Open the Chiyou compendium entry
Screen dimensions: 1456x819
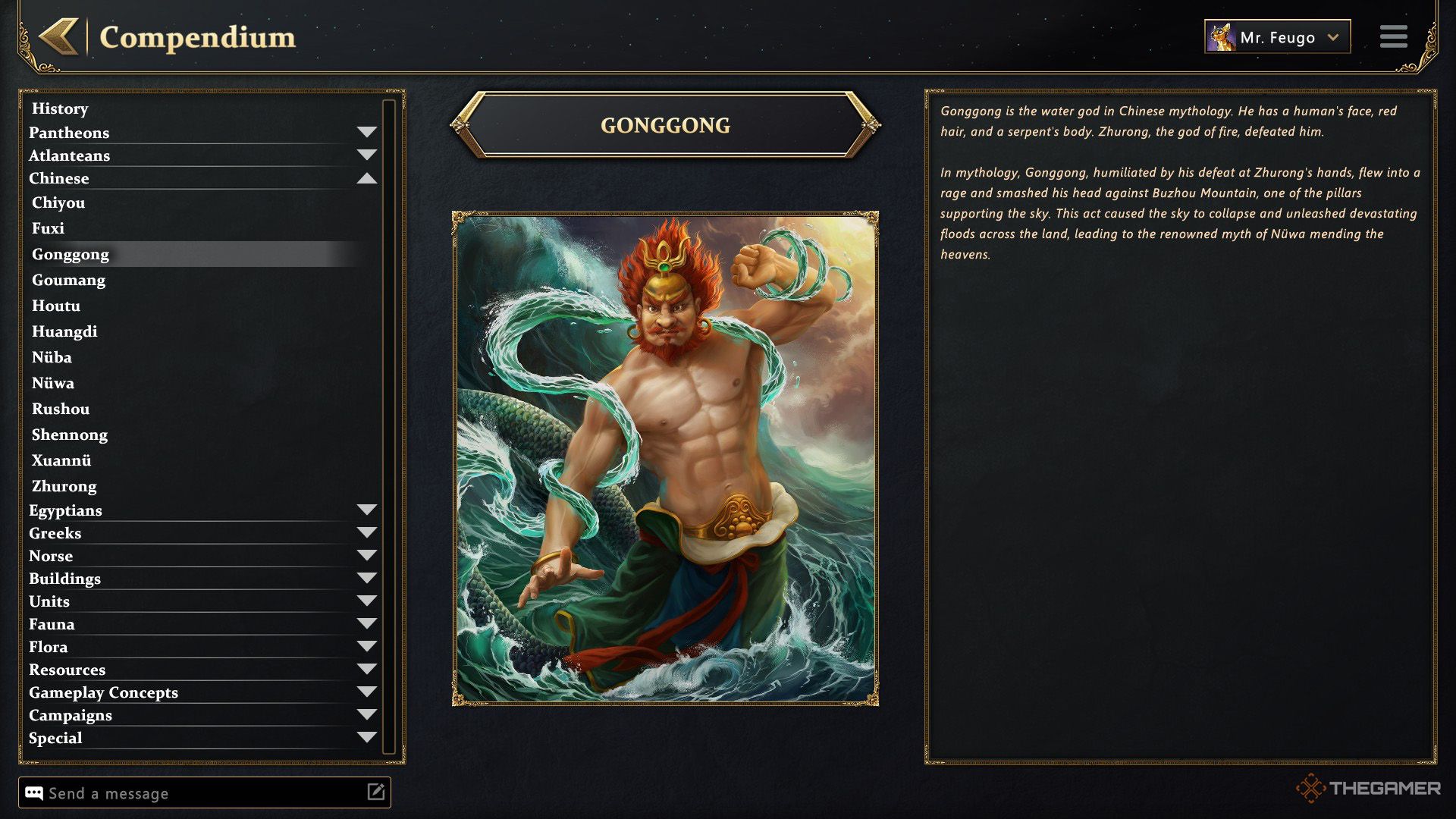[x=58, y=202]
